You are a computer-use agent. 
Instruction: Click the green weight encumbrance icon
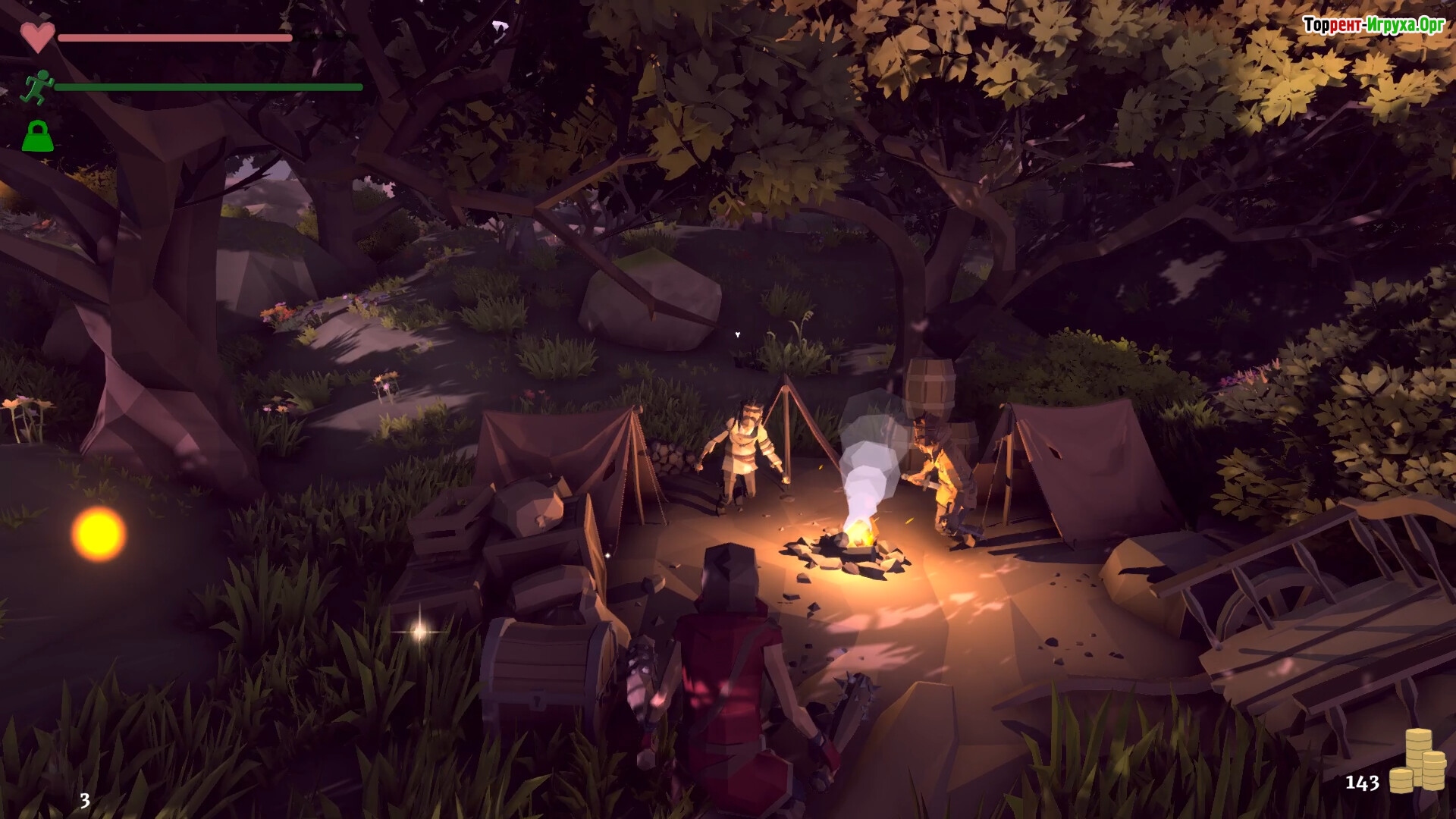tap(37, 136)
